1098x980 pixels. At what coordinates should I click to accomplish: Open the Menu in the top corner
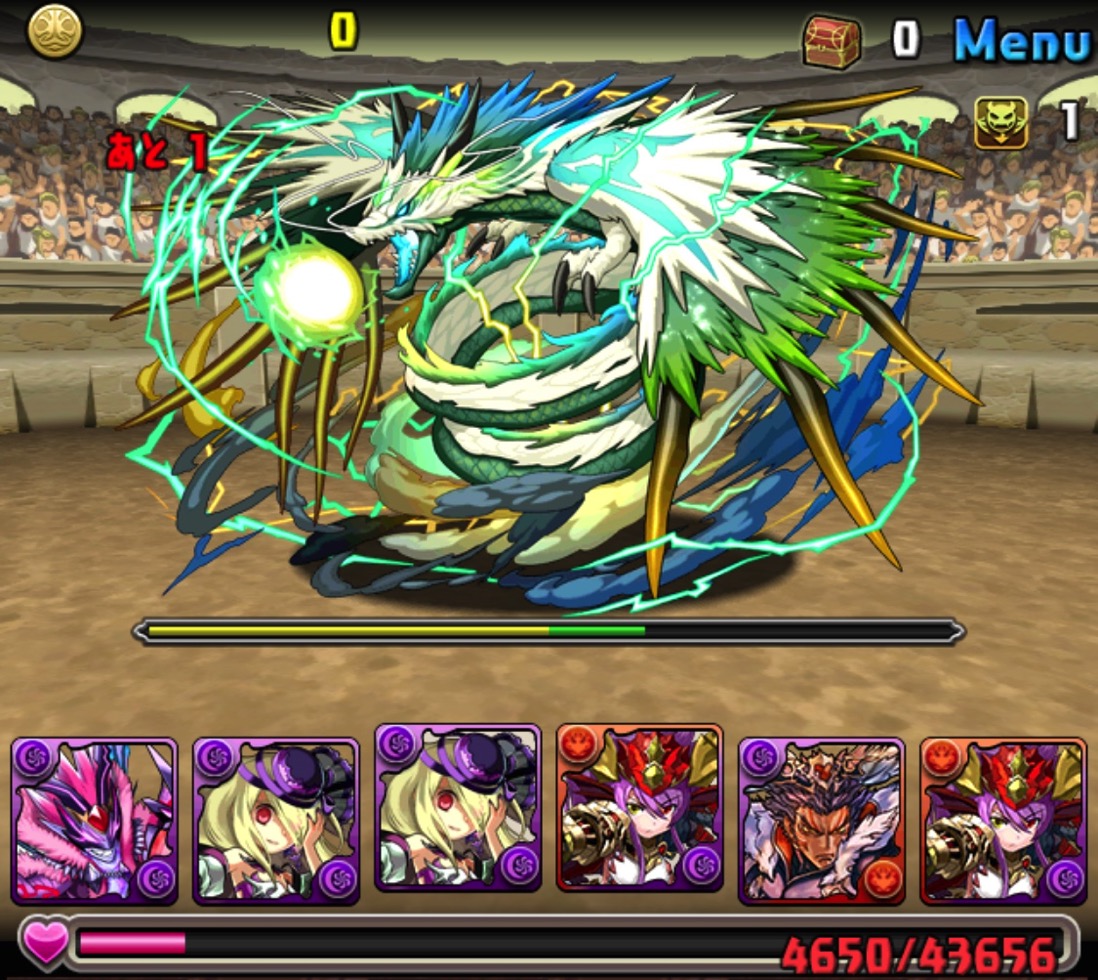coord(1020,41)
